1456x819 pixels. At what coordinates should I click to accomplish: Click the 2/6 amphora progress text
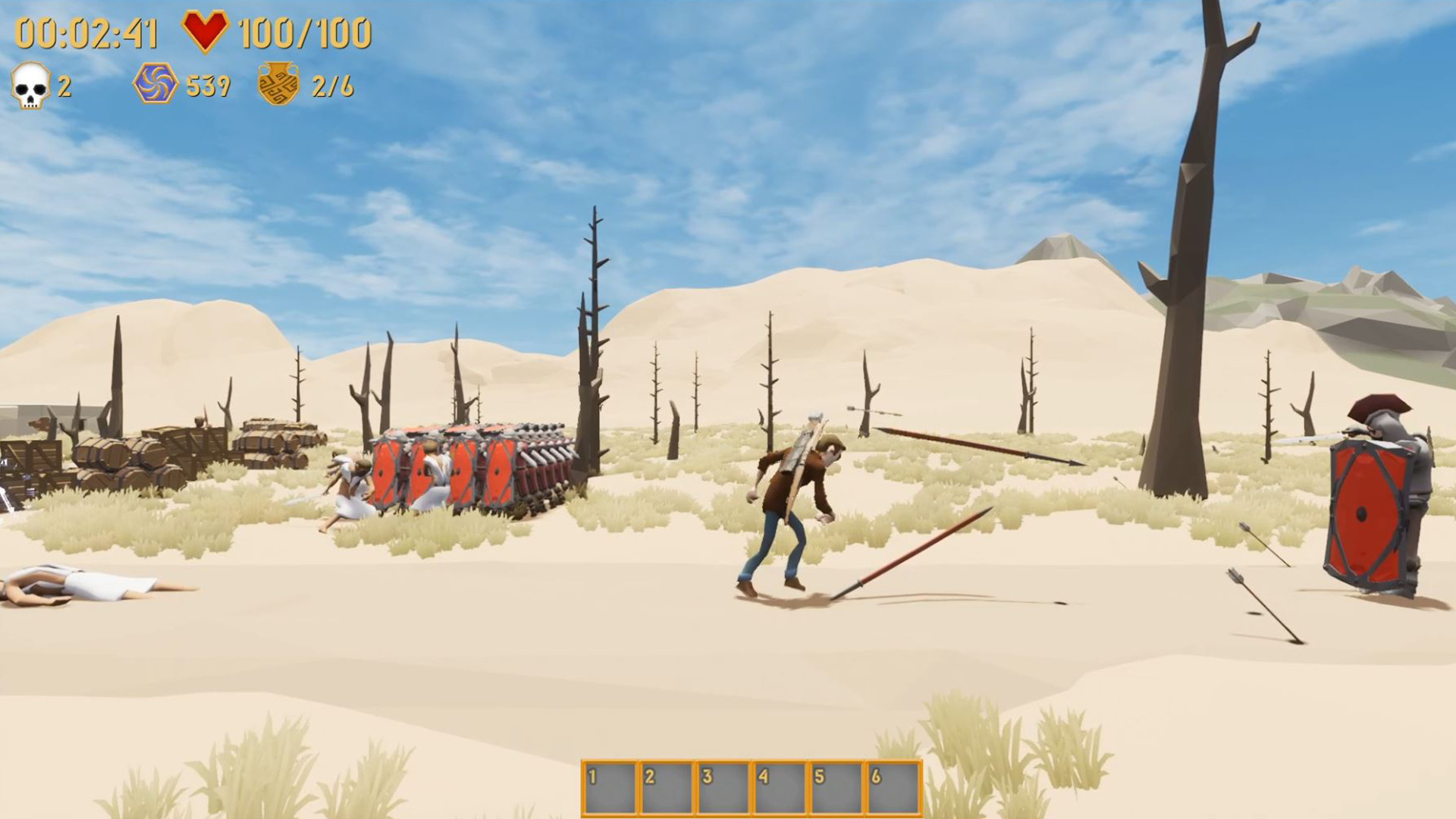[x=334, y=86]
